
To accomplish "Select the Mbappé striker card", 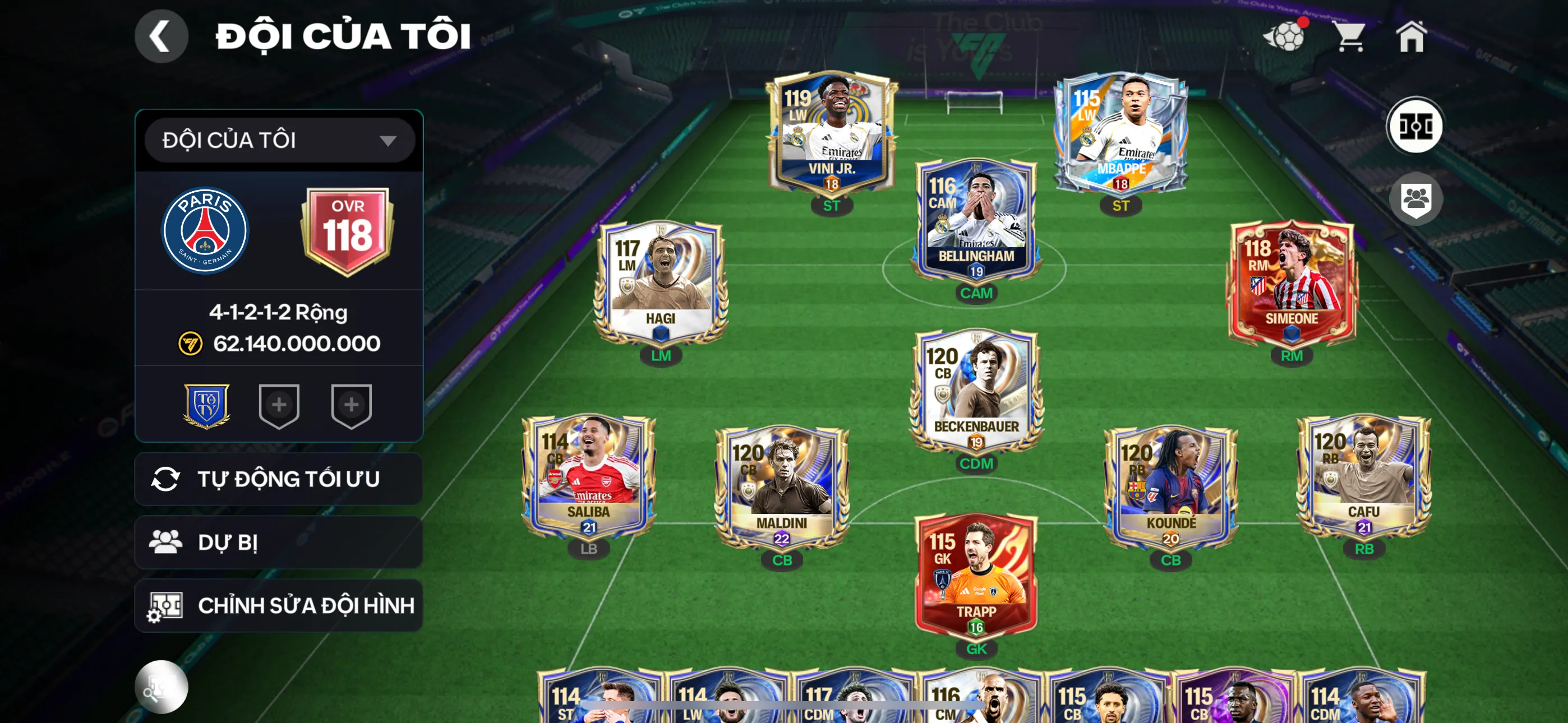I will click(1120, 134).
